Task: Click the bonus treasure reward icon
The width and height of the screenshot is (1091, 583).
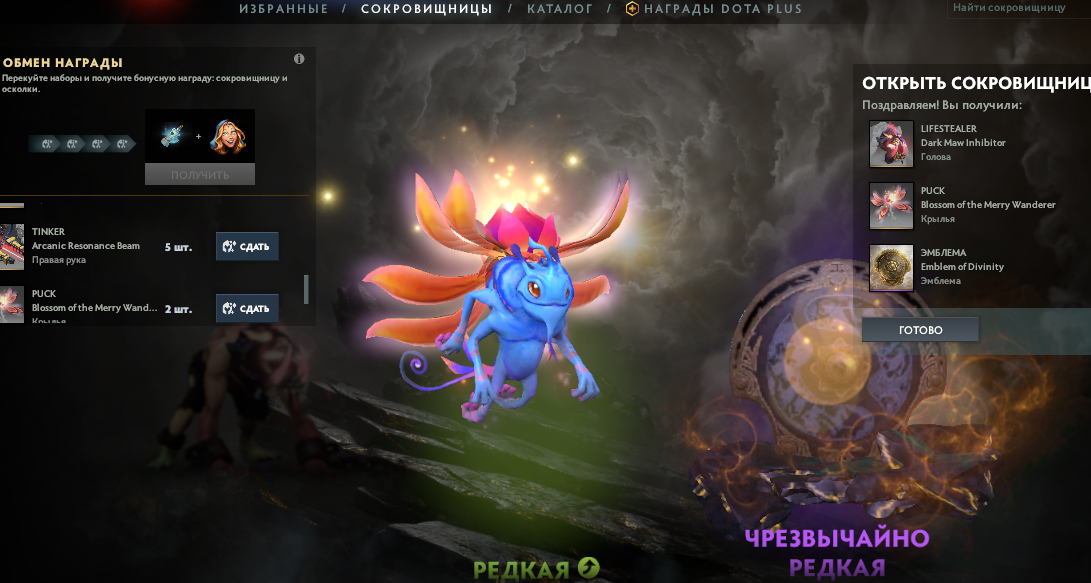Action: pos(171,136)
